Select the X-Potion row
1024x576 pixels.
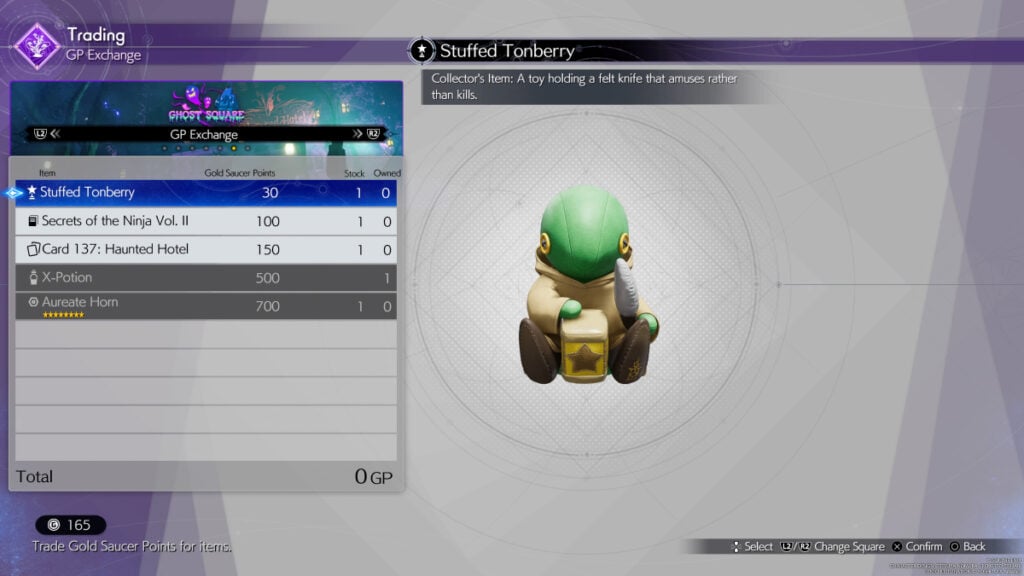pyautogui.click(x=205, y=277)
